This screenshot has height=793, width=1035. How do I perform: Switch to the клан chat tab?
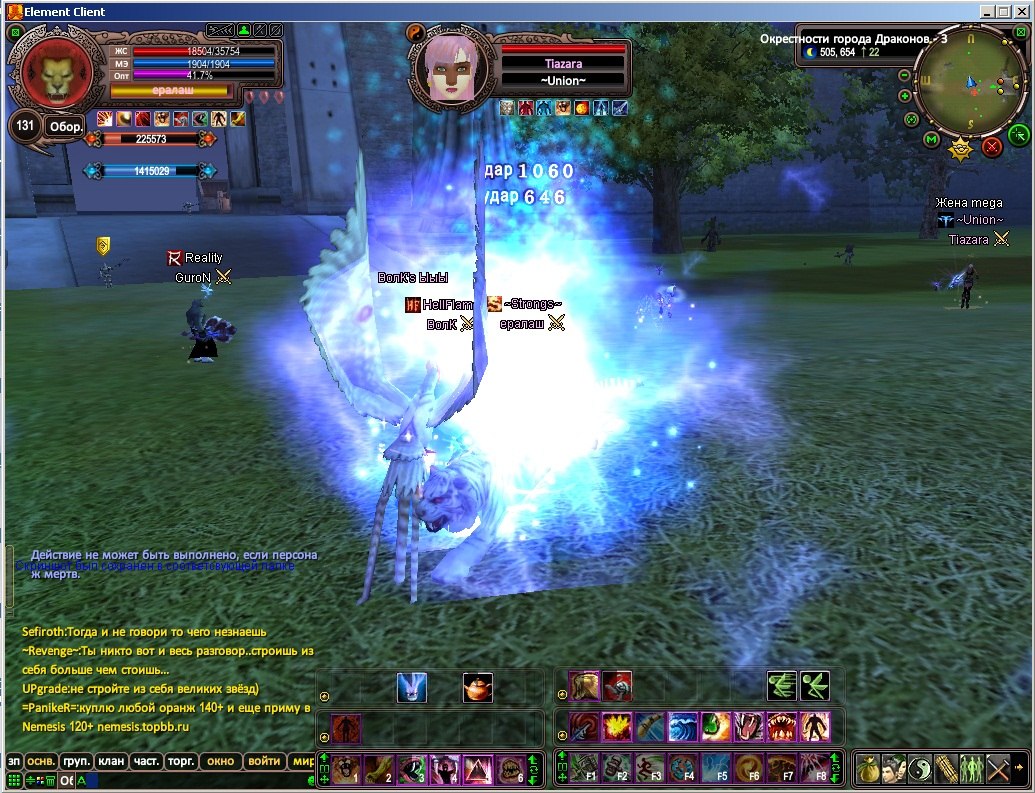(112, 761)
